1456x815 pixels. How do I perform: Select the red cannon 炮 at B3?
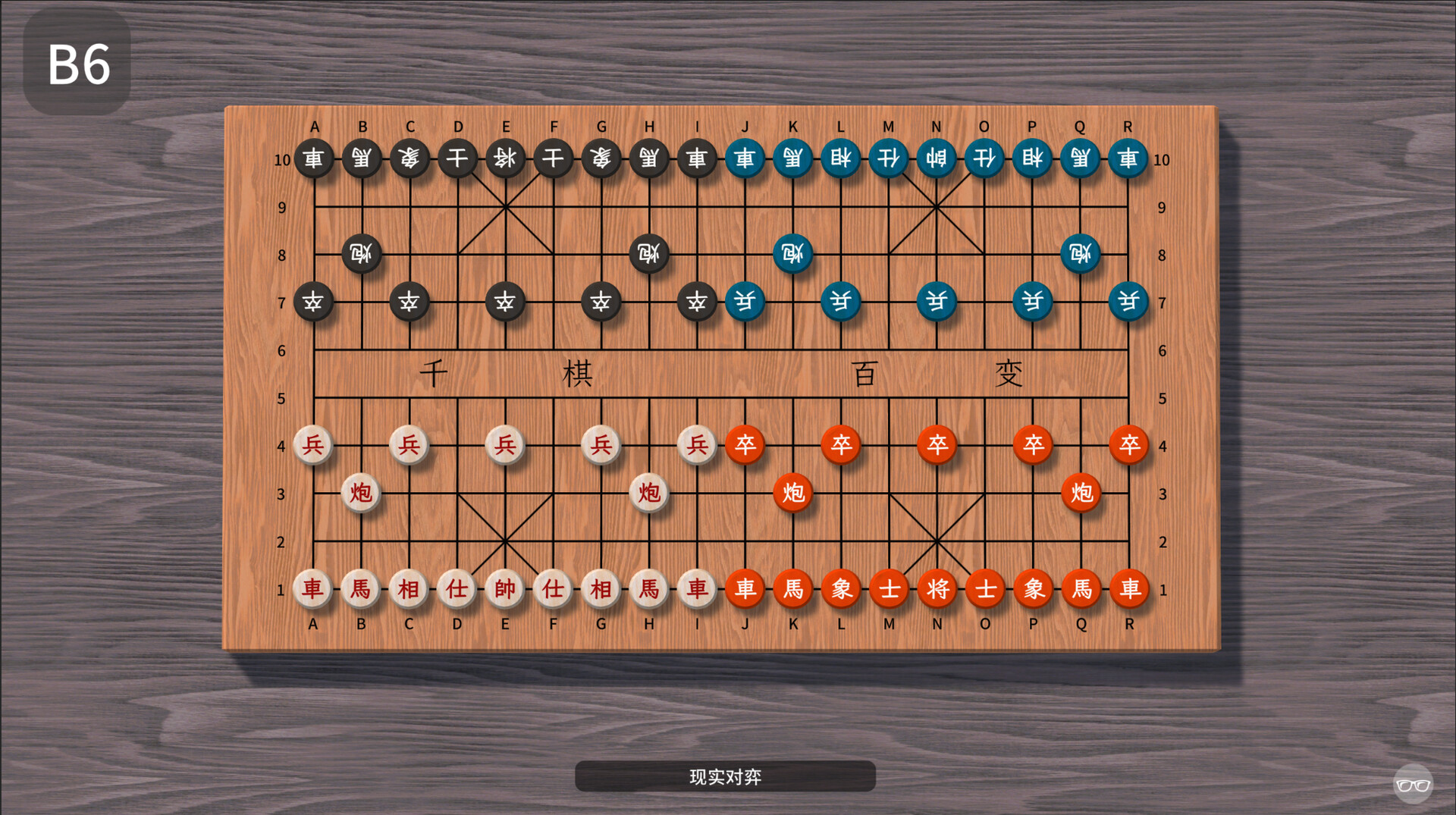click(362, 493)
